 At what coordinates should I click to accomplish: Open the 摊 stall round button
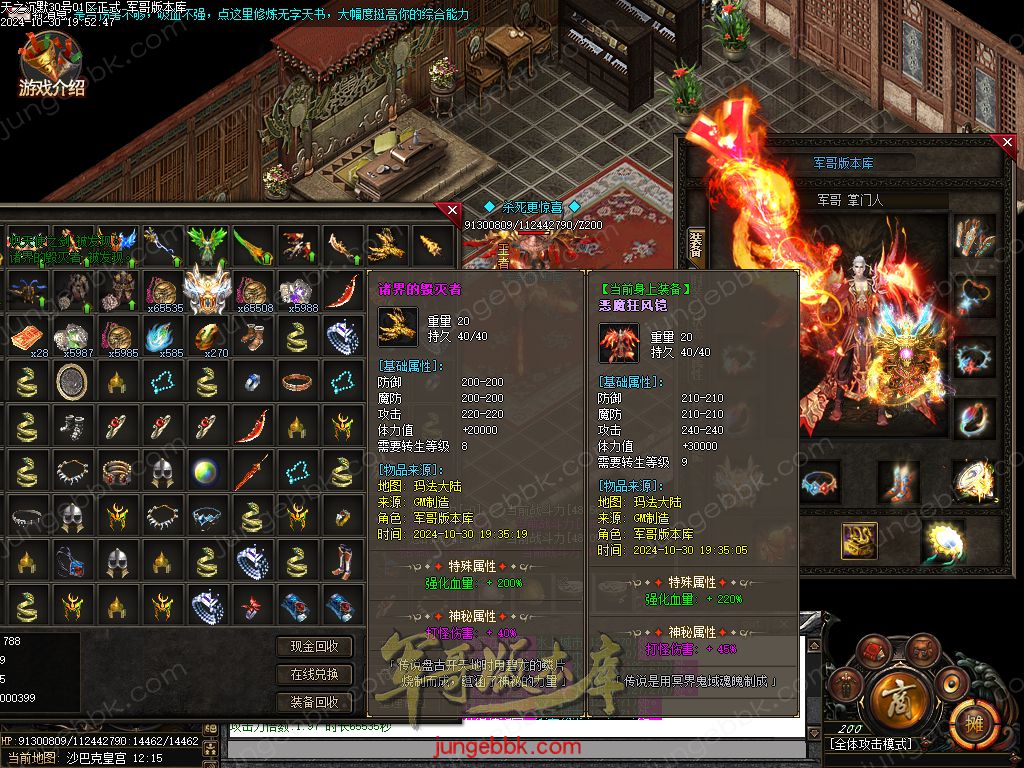tap(968, 719)
